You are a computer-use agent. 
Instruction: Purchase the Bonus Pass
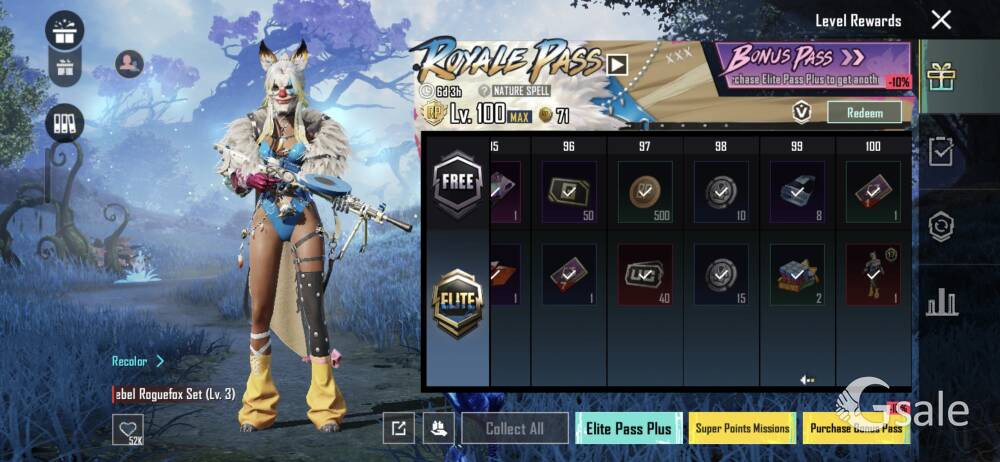[x=857, y=428]
